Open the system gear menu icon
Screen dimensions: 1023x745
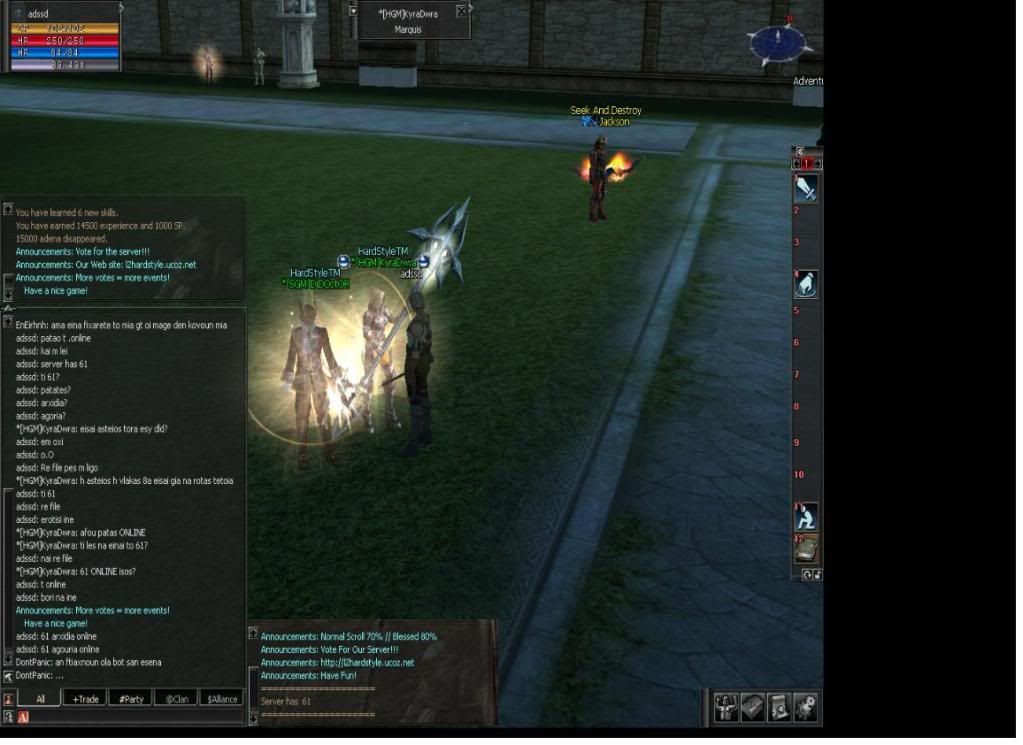point(805,707)
